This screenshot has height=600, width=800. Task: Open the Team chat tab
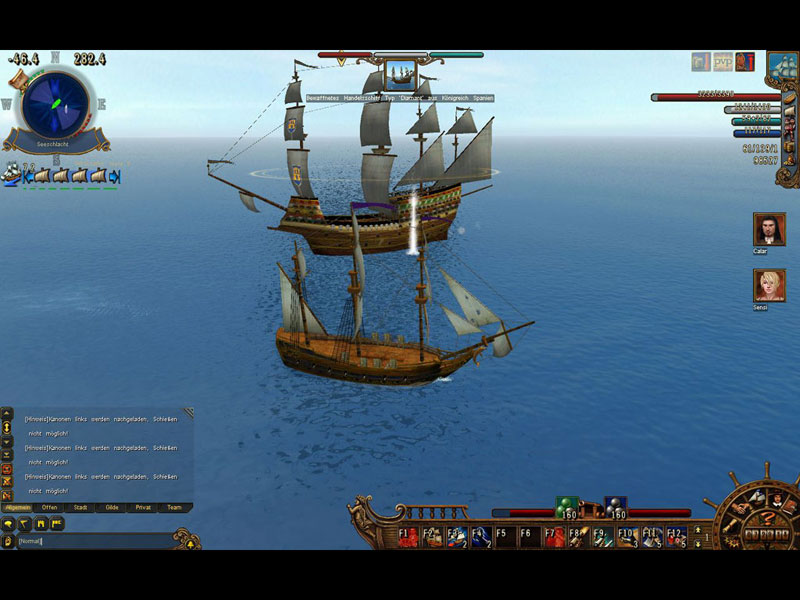174,507
